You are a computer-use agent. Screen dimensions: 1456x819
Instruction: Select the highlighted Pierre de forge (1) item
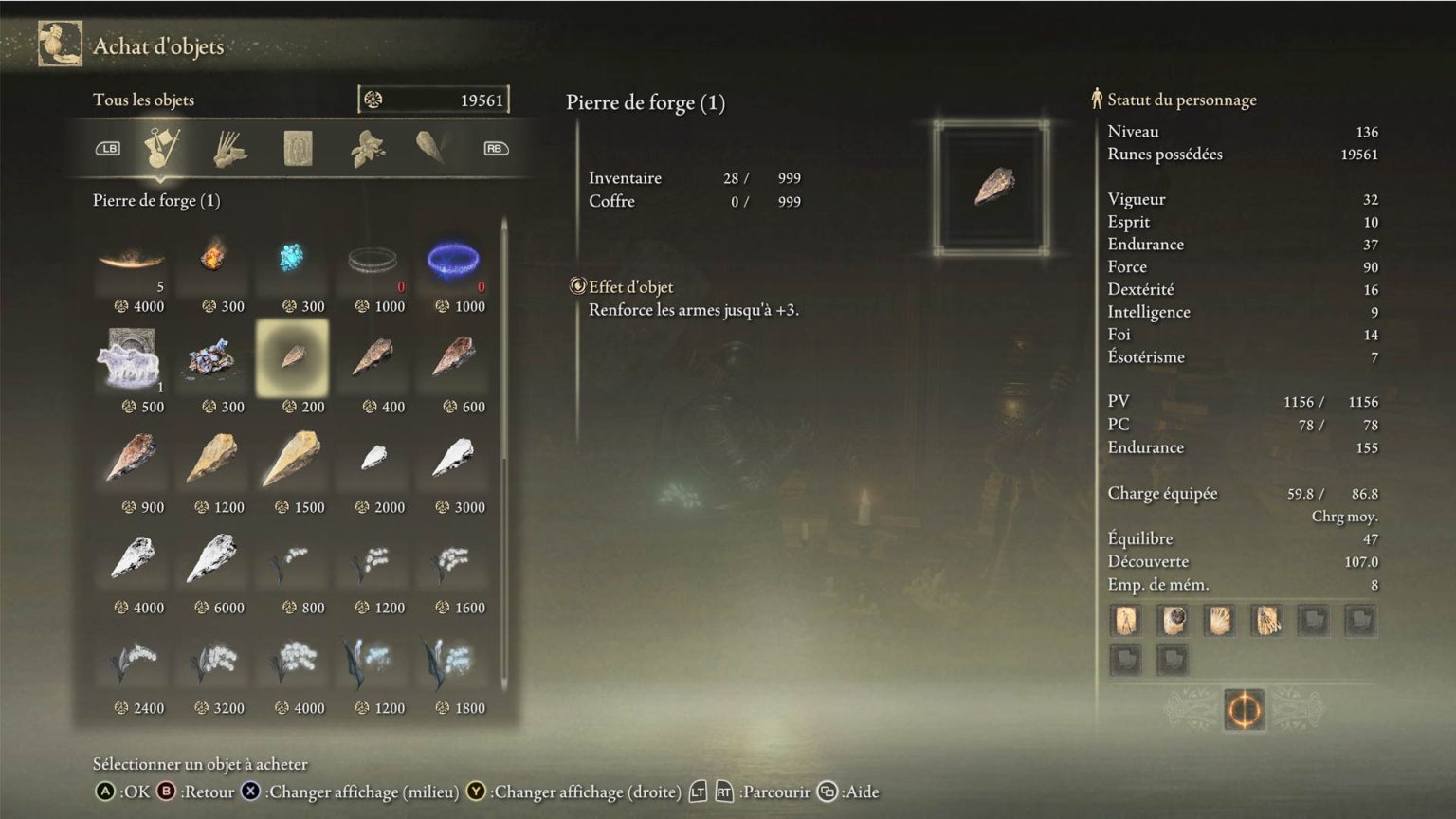(293, 358)
